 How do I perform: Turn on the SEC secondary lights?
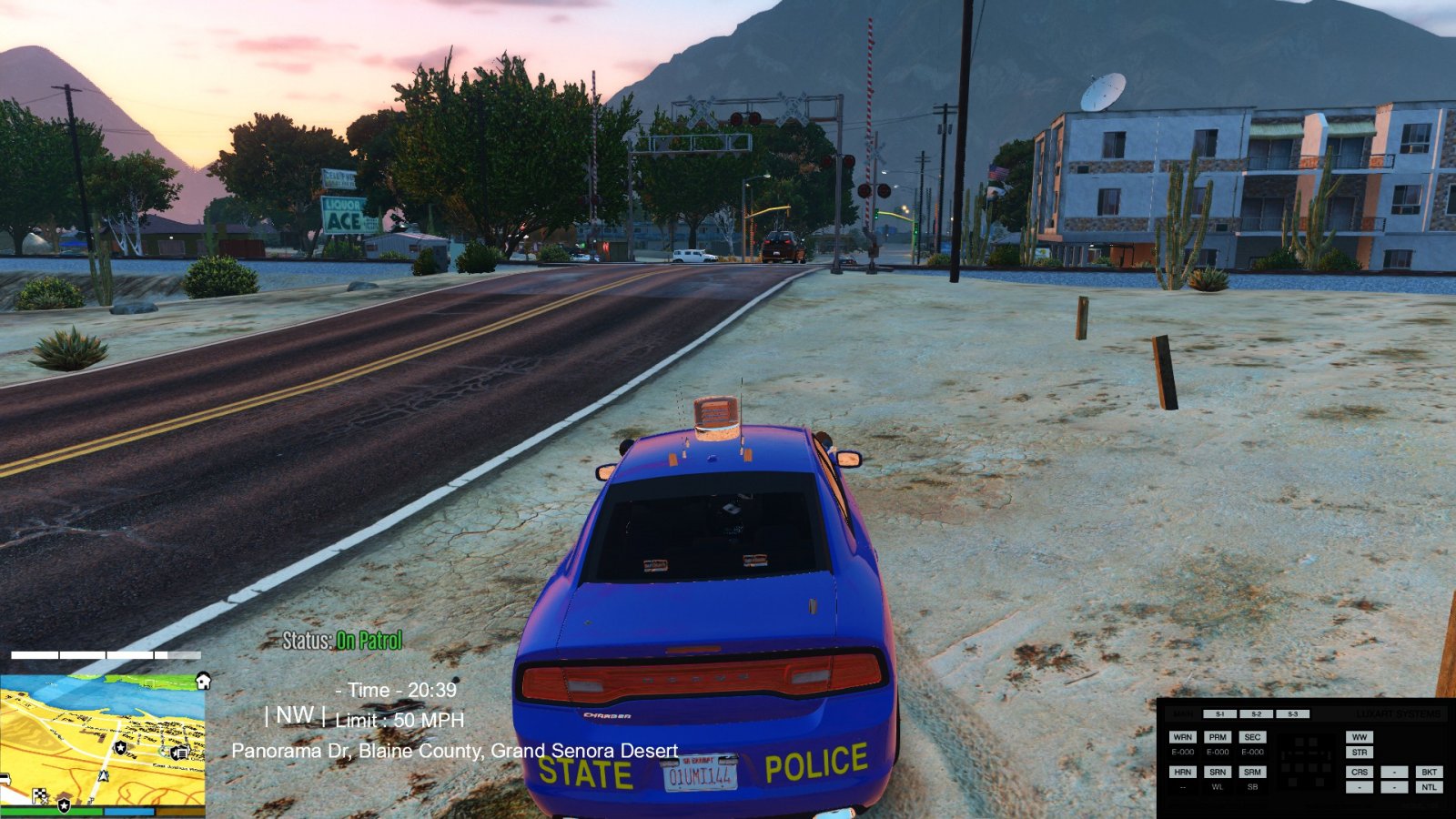[1252, 737]
